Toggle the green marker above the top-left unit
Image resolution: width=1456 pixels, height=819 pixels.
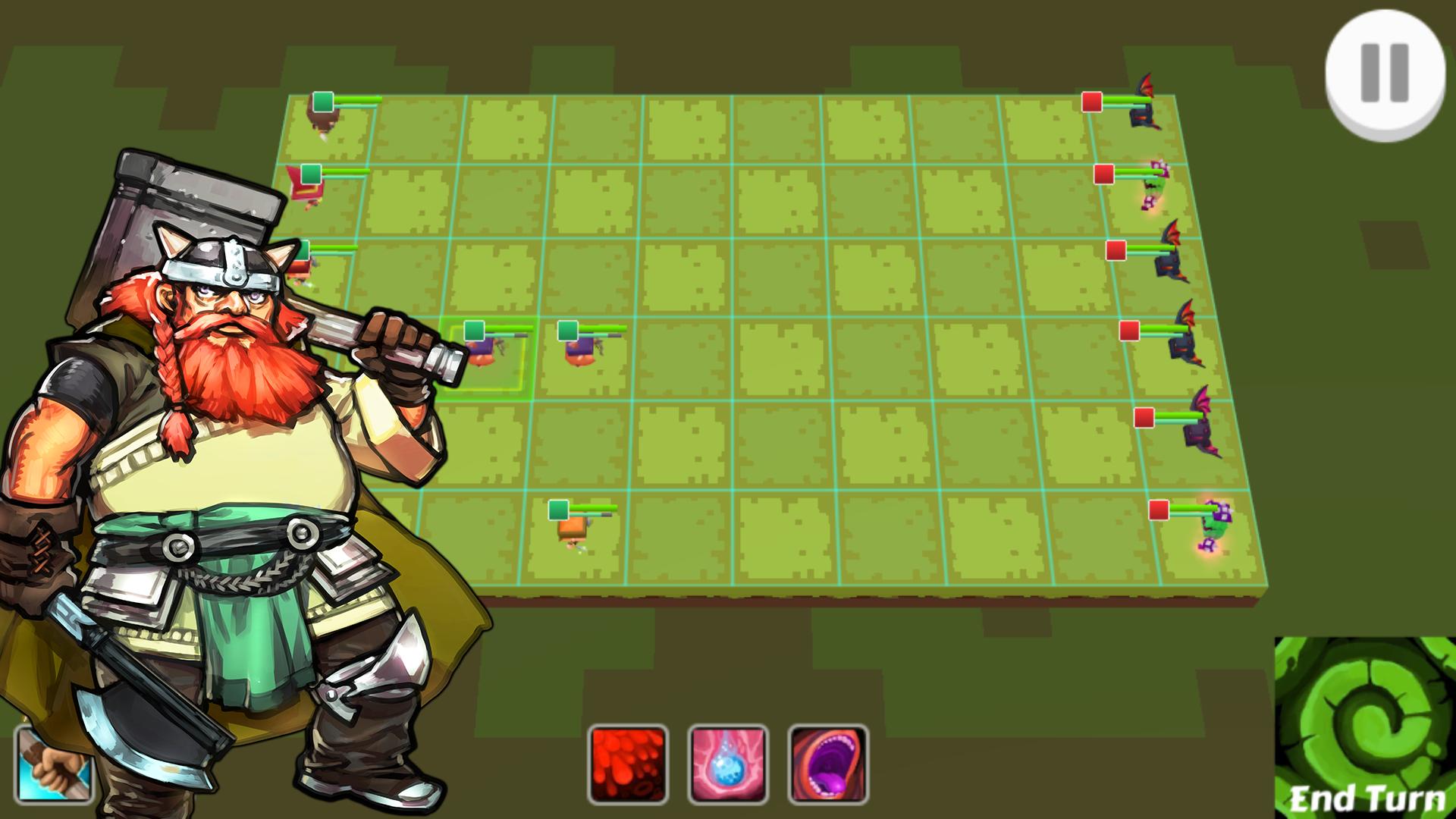pyautogui.click(x=322, y=99)
